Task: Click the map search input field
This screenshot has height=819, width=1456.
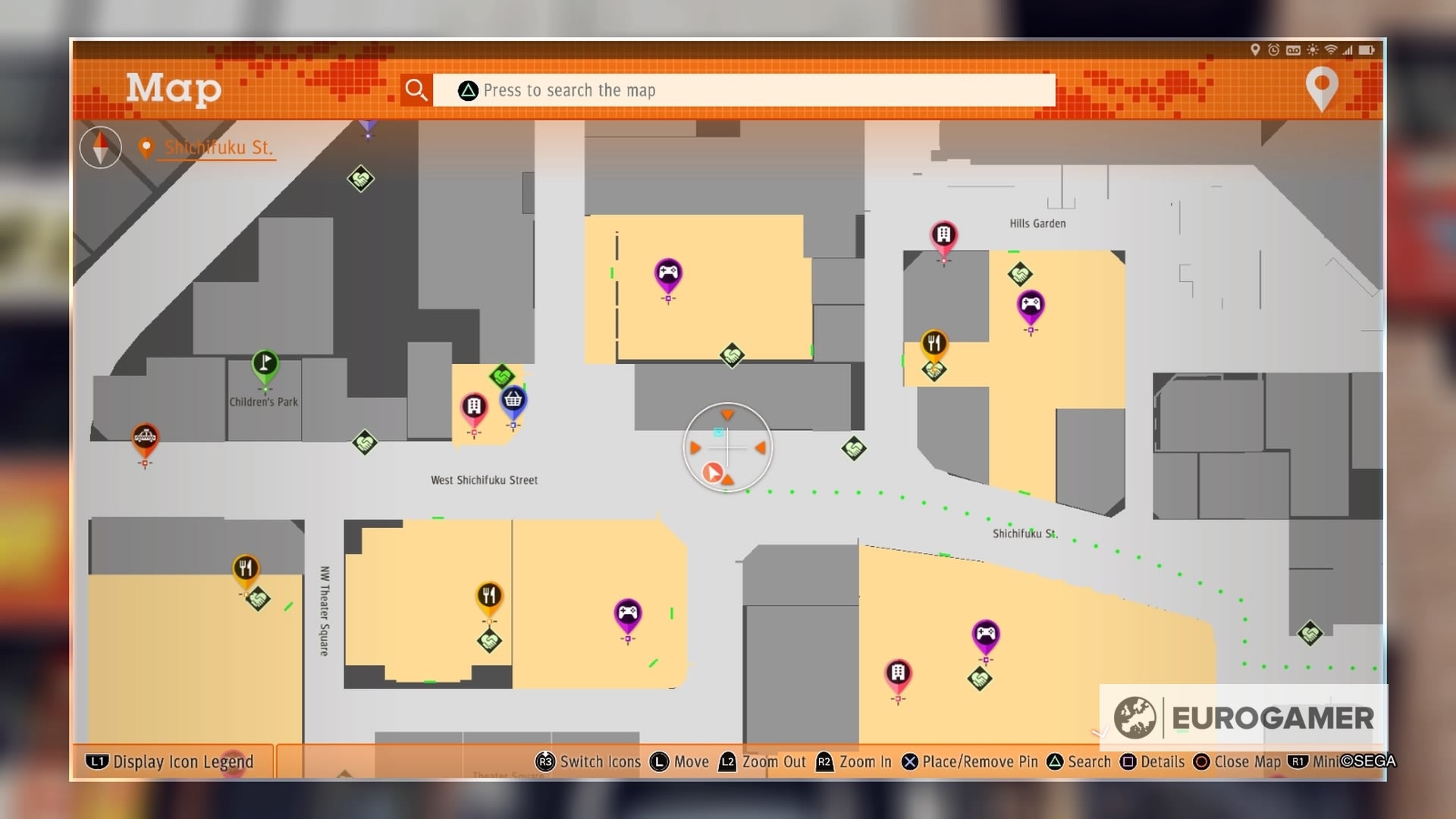Action: point(743,89)
